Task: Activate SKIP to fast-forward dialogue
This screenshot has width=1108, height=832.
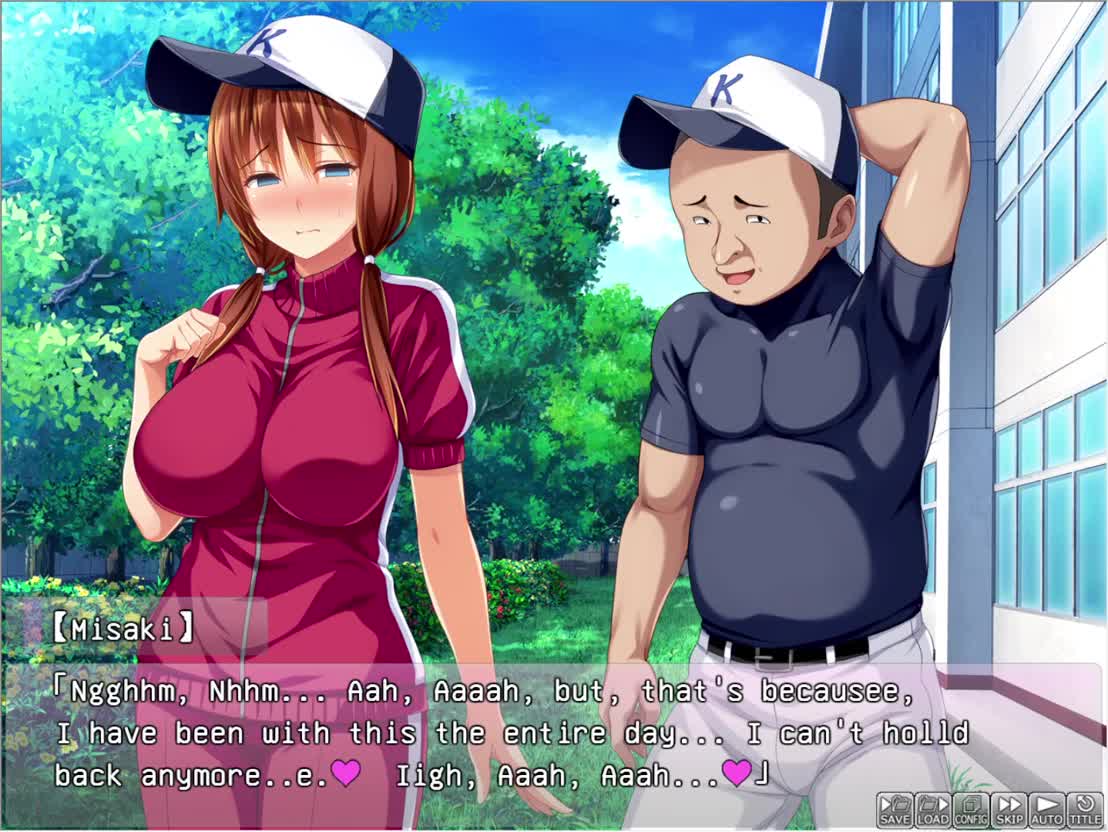Action: click(x=1009, y=809)
